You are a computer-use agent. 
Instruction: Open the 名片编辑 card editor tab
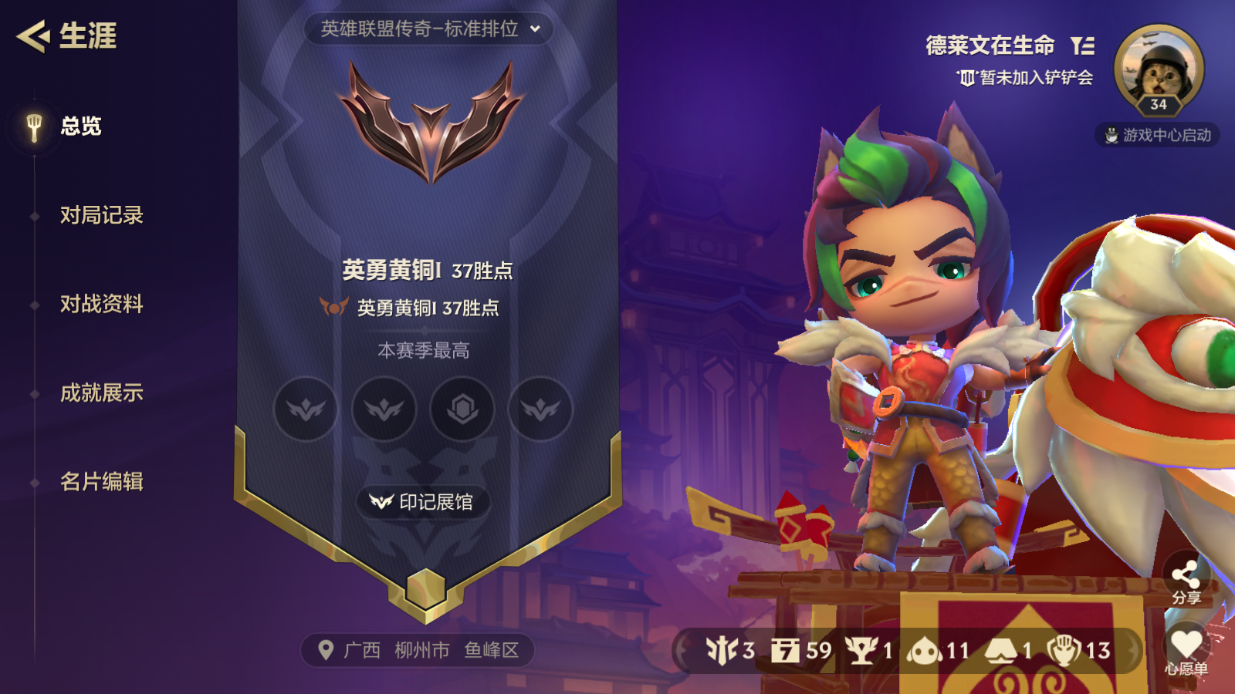(x=101, y=482)
